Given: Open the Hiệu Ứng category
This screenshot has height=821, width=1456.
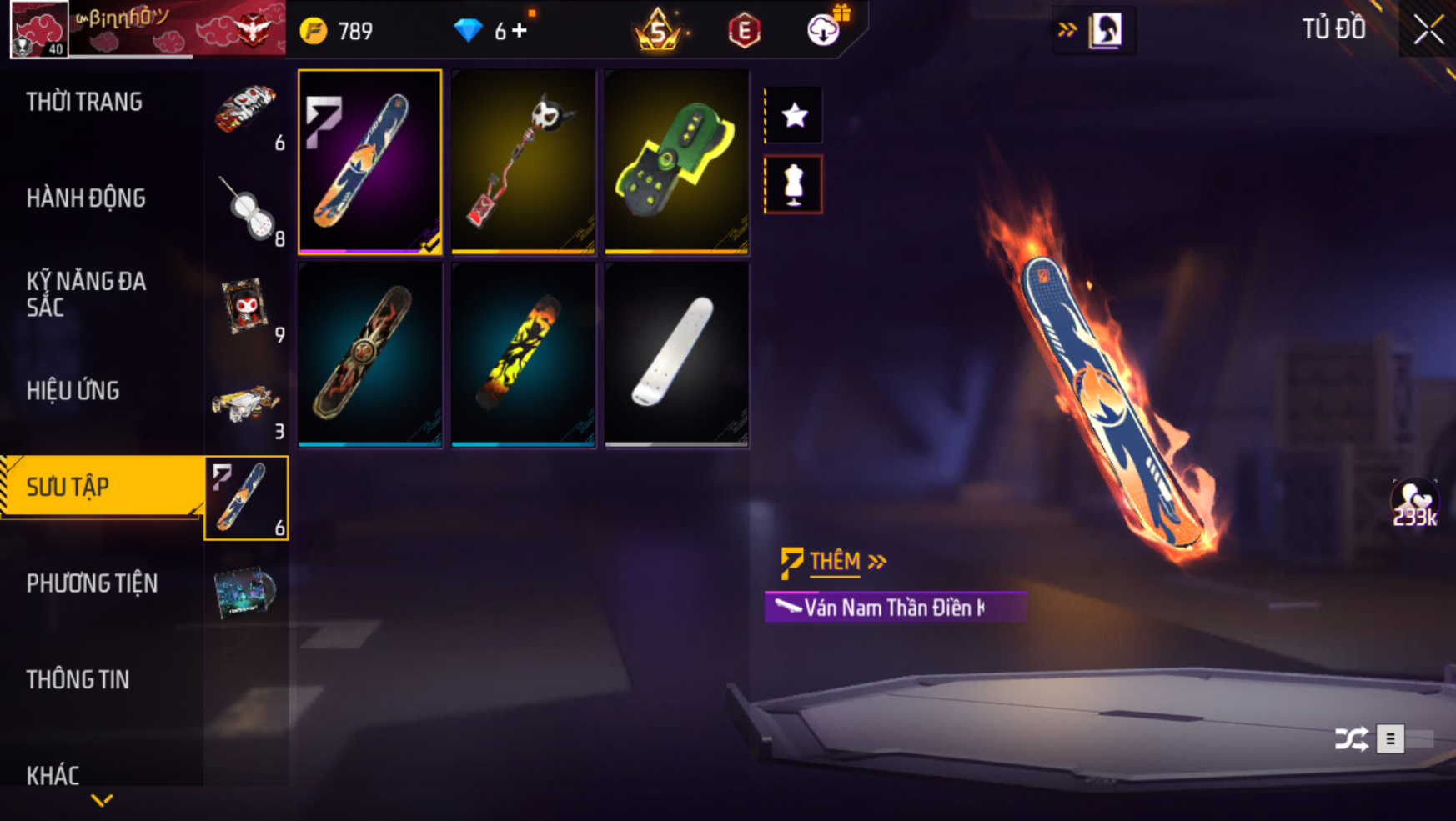Looking at the screenshot, I should [73, 391].
